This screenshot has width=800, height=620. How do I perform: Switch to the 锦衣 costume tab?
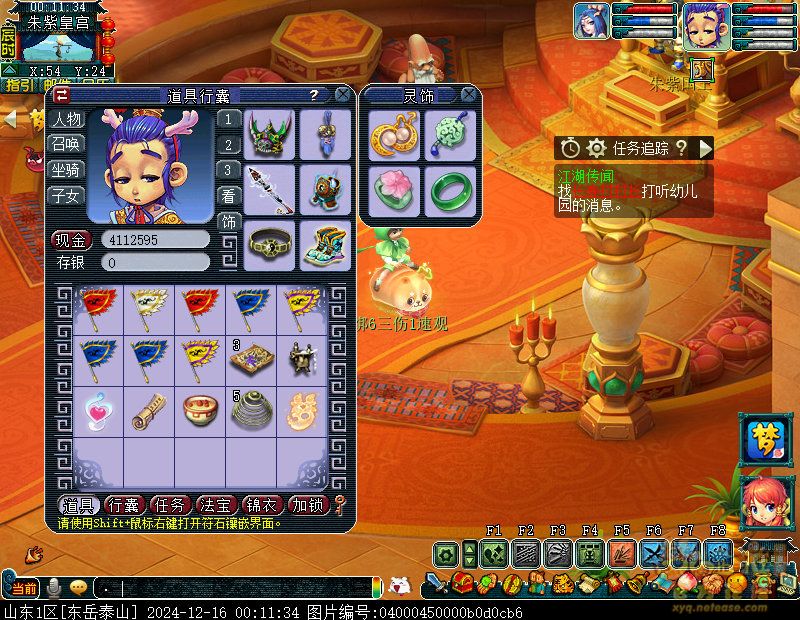pos(263,505)
